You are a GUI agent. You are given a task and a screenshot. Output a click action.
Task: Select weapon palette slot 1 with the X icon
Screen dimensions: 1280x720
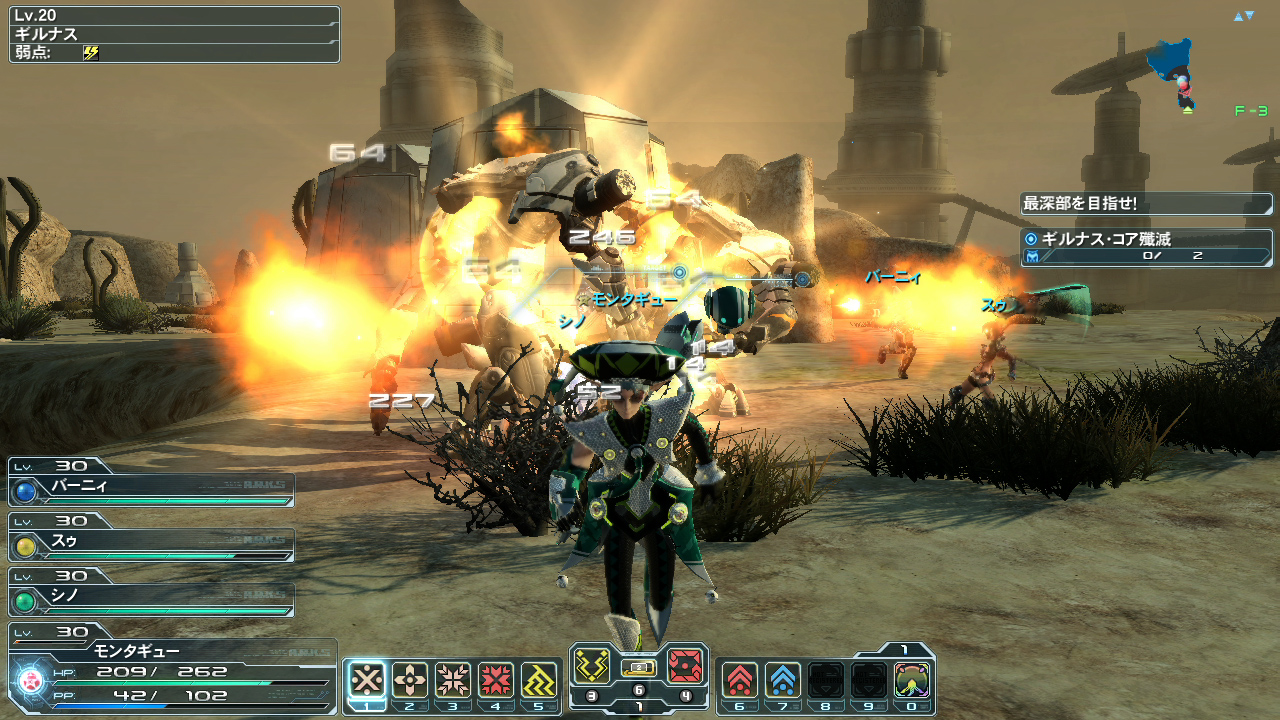point(368,680)
